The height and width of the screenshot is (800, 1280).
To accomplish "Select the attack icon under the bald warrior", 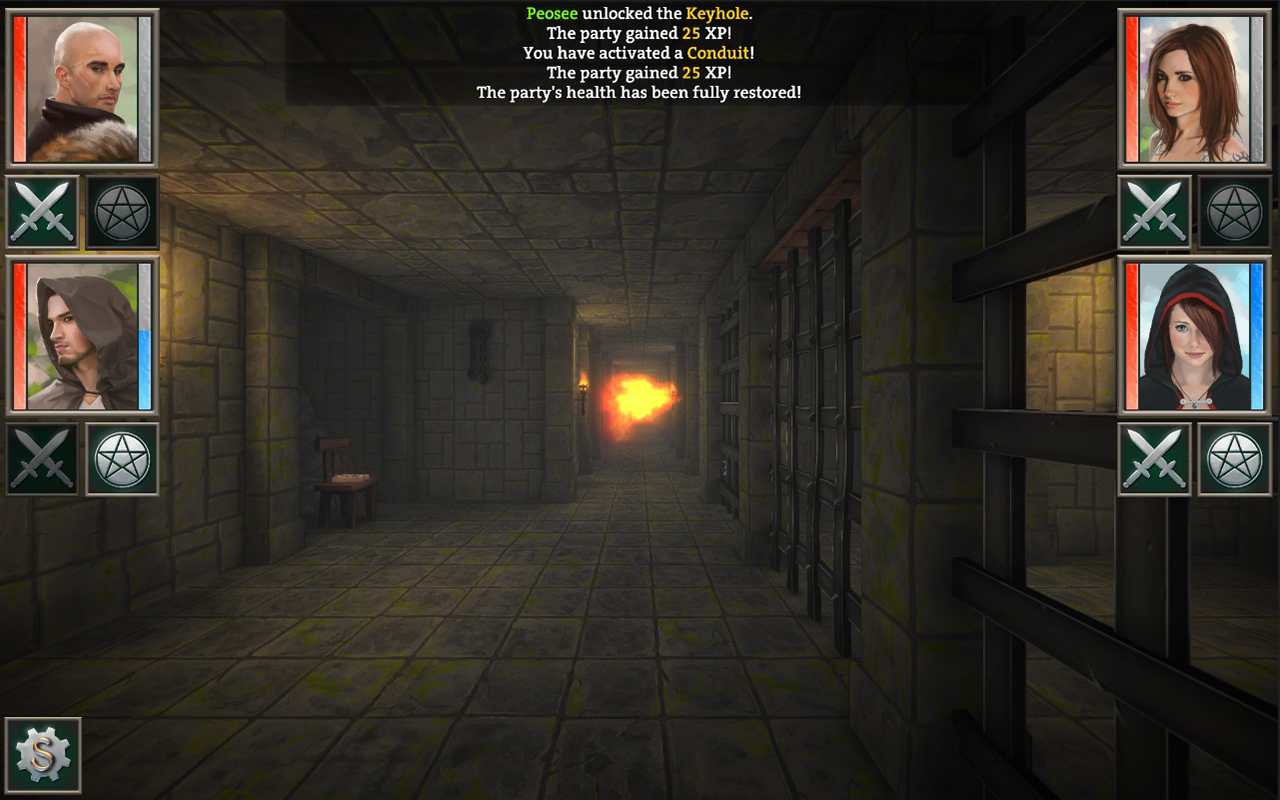I will pyautogui.click(x=41, y=211).
